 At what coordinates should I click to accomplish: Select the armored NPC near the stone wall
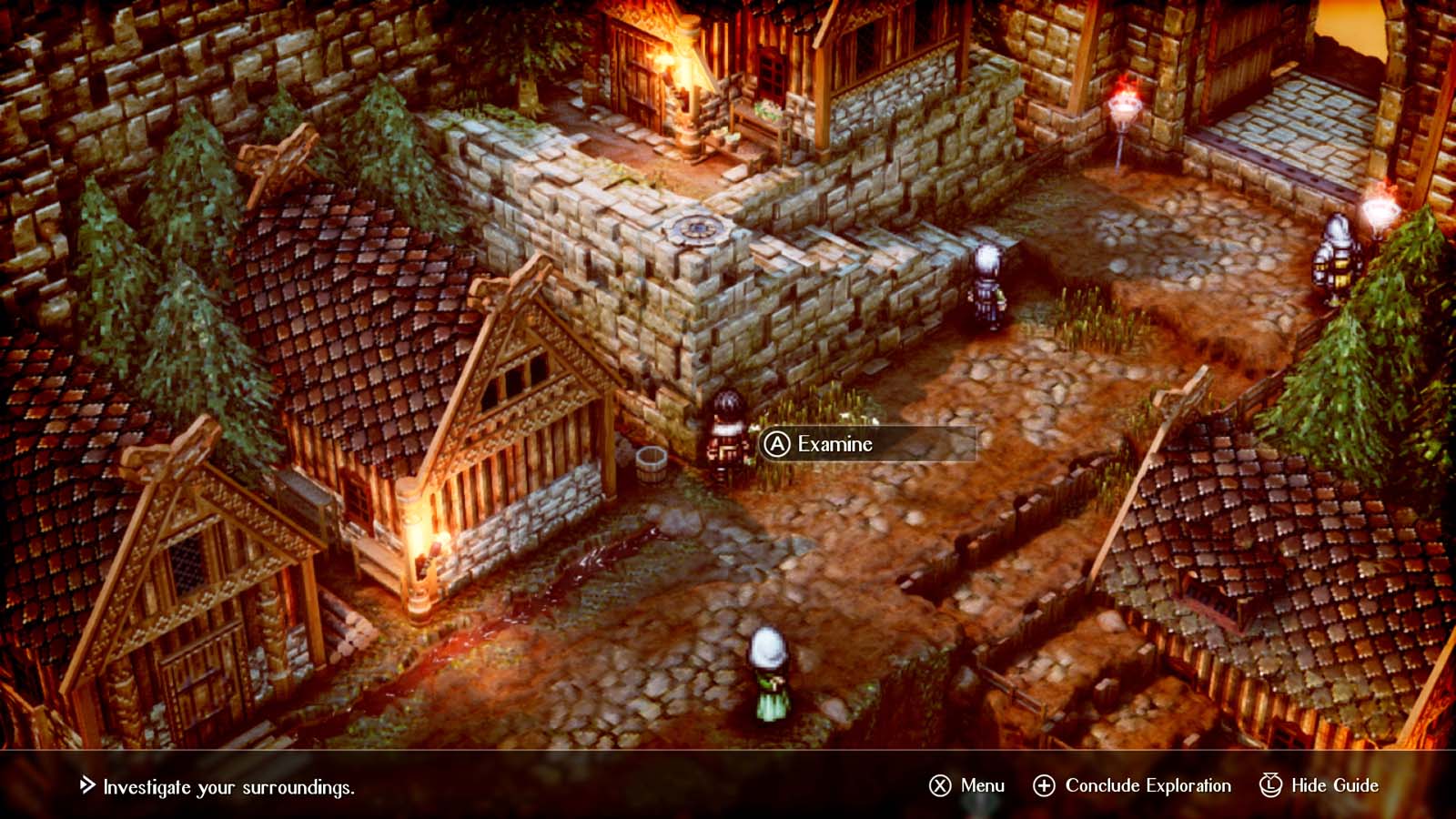[986, 287]
